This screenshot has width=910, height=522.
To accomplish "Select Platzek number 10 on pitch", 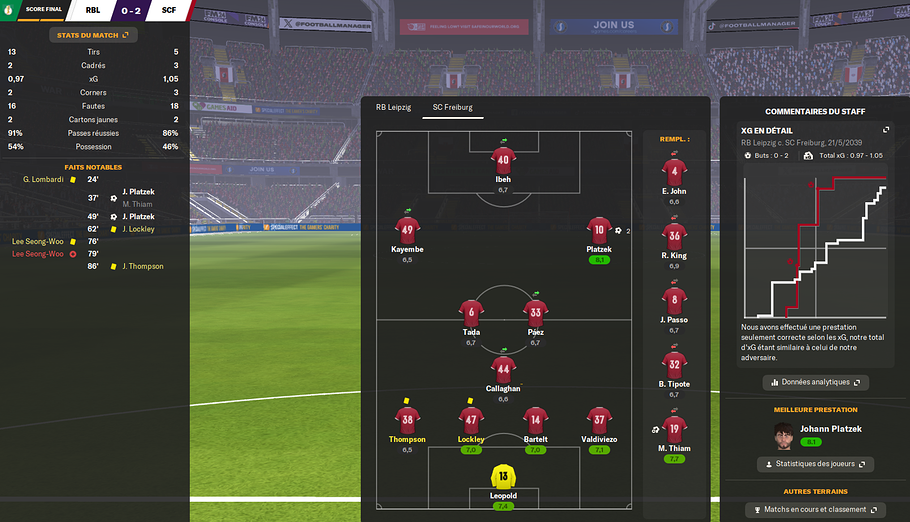I will coord(599,230).
